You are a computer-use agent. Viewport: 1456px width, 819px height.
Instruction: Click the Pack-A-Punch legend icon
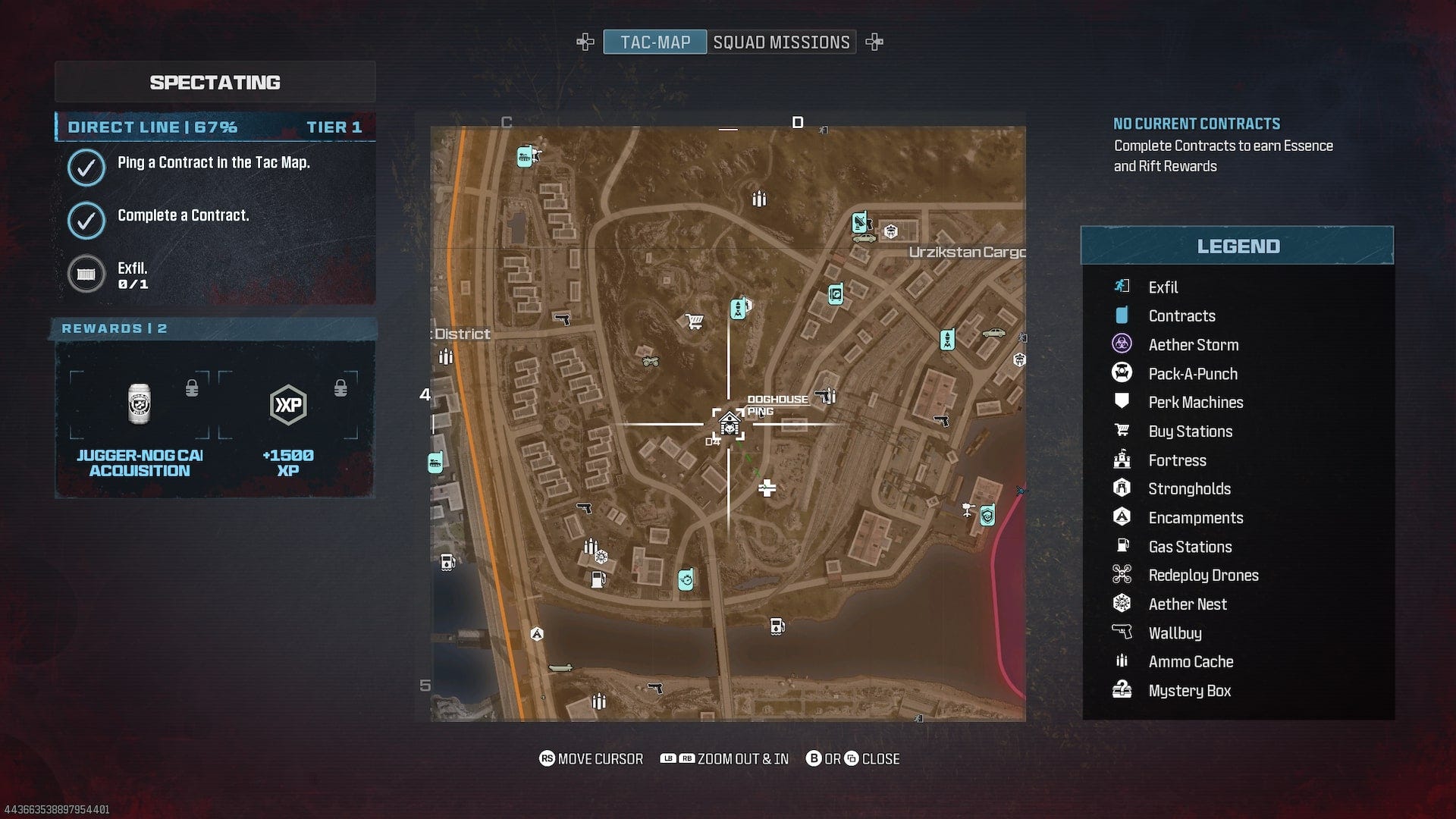click(x=1122, y=373)
